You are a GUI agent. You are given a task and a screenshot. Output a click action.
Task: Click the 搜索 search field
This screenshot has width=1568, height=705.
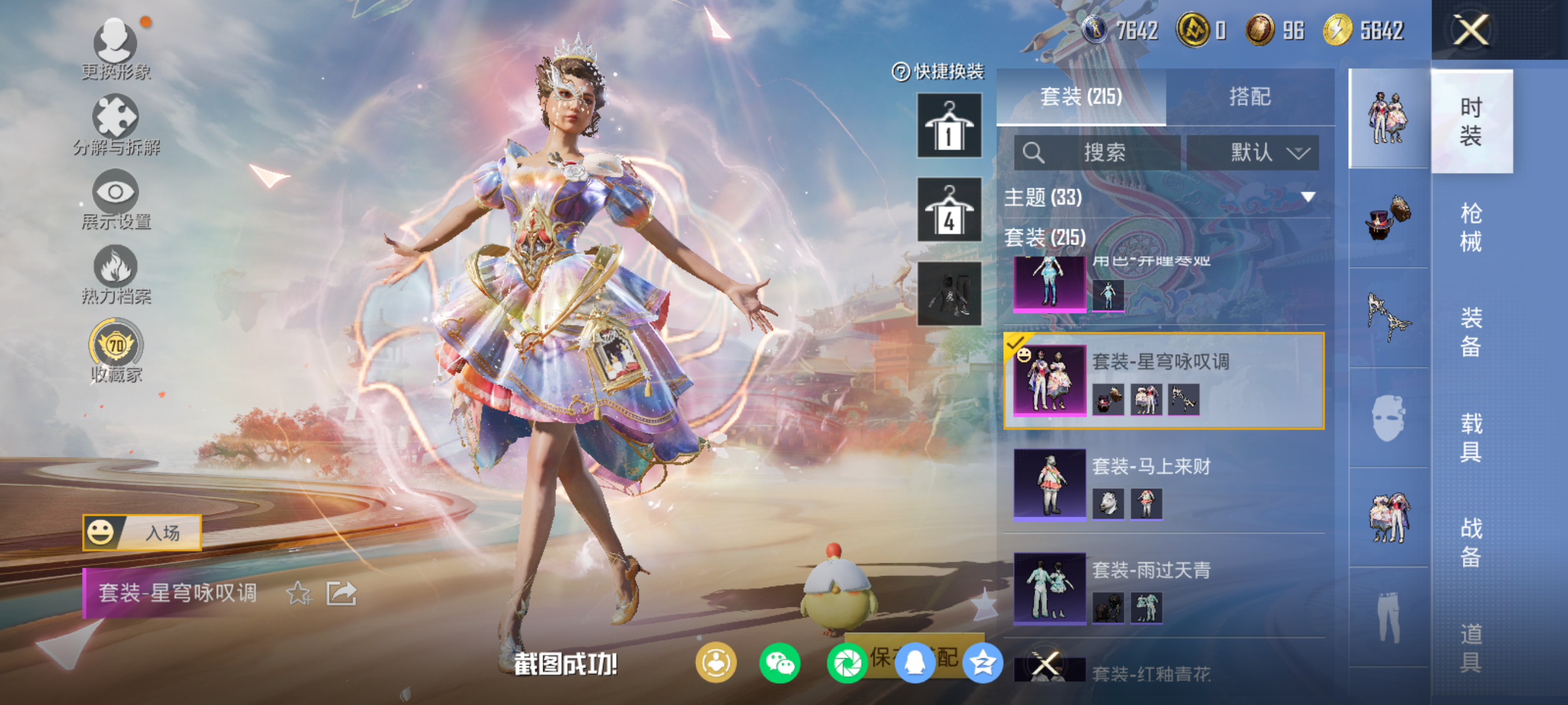(1097, 152)
